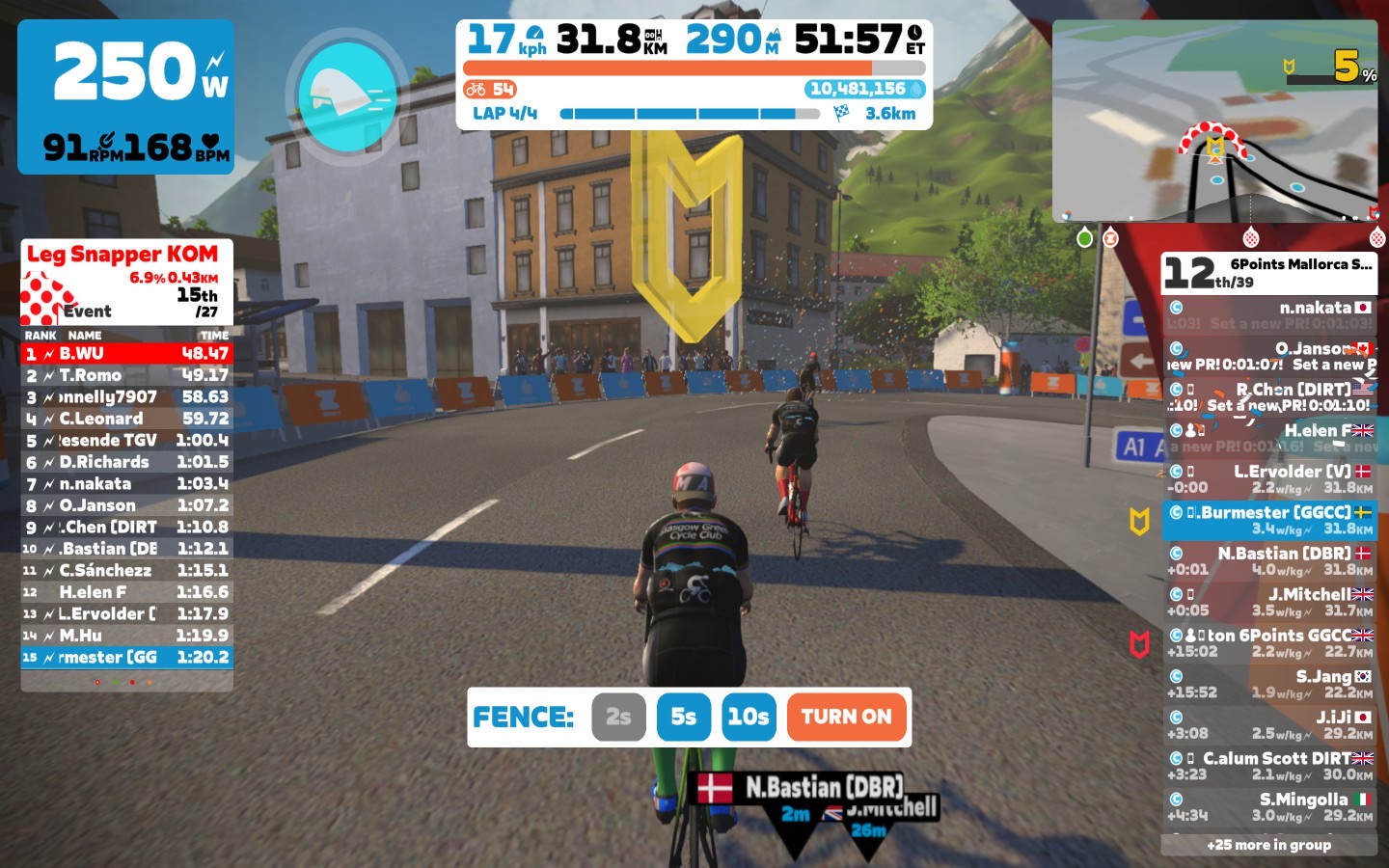The width and height of the screenshot is (1389, 868).
Task: Choose L.Ervolder in the nearby riders list
Action: tap(1269, 479)
